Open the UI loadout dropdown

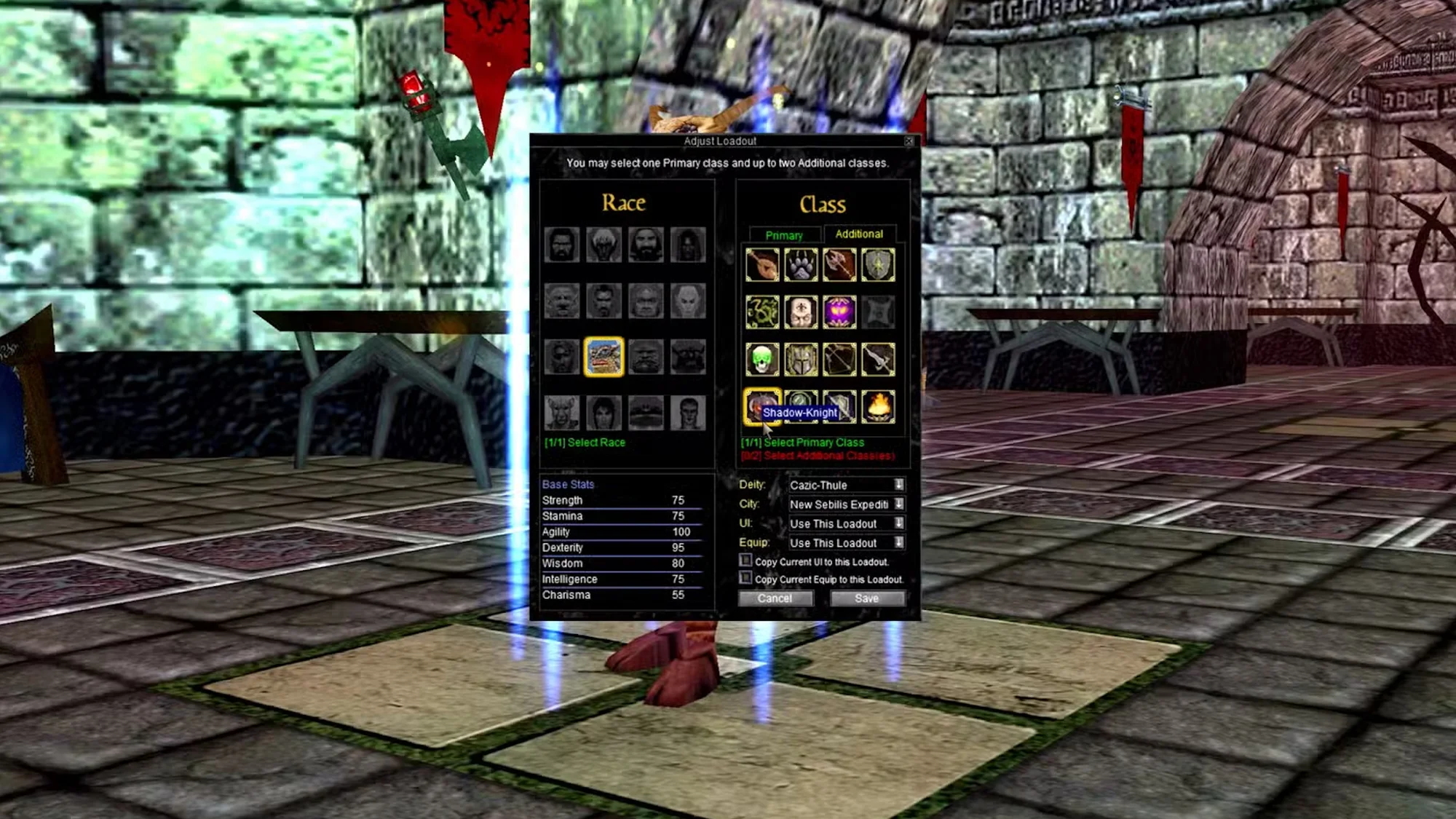900,523
